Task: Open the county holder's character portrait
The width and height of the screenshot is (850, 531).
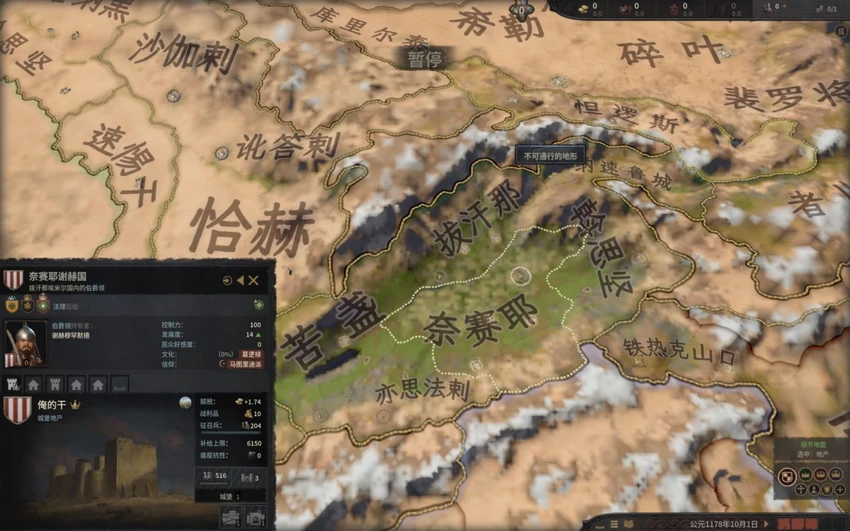Action: tap(24, 344)
